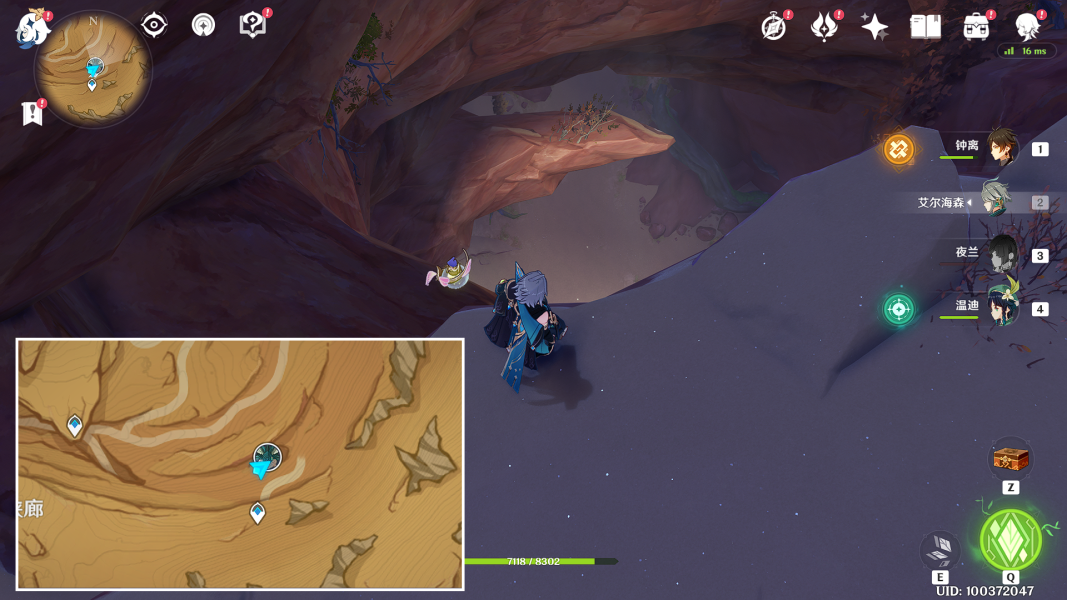Open the compass icon in the top bar
Screen dimensions: 1067x600
[774, 27]
